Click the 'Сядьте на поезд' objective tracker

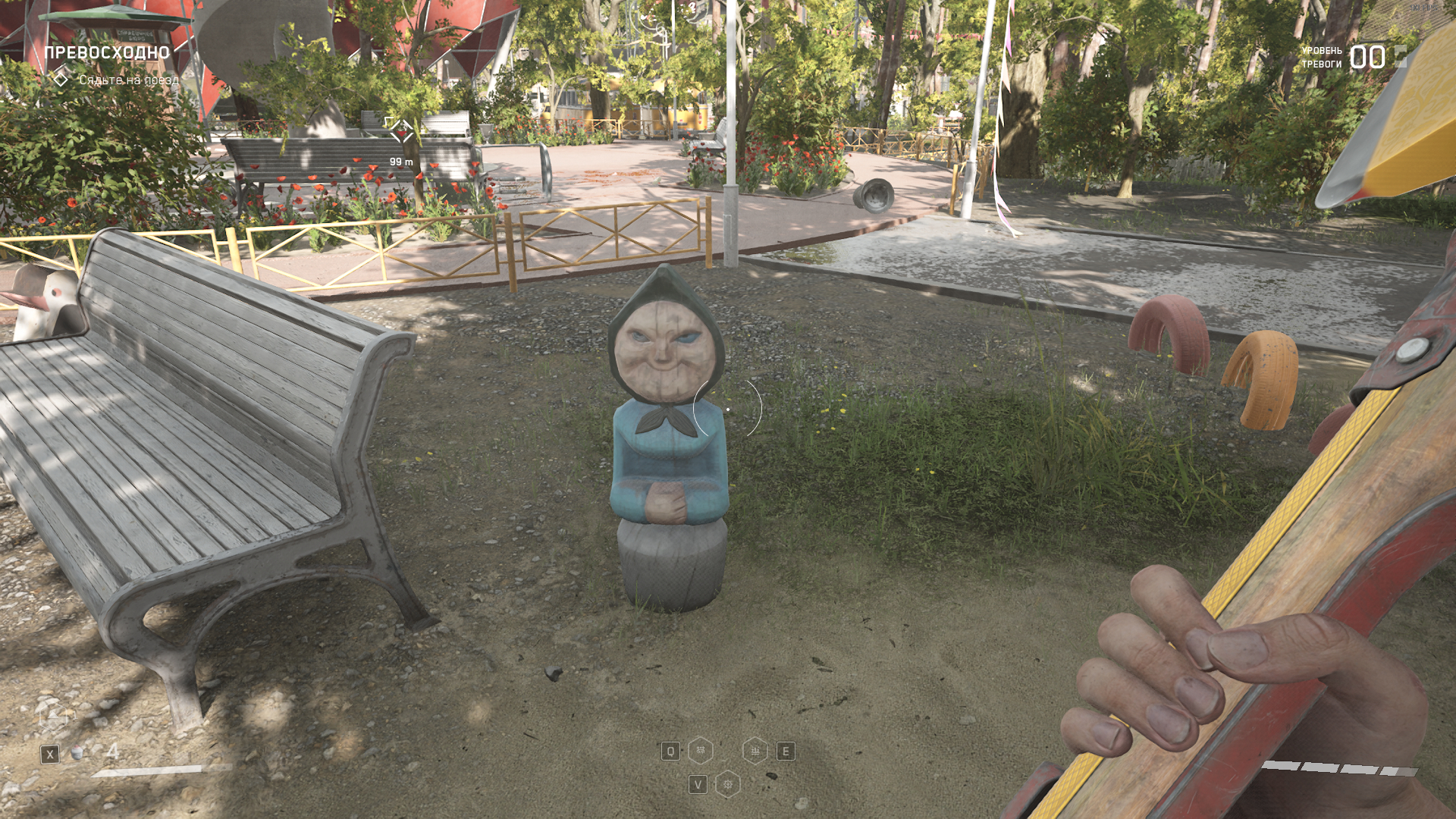129,80
